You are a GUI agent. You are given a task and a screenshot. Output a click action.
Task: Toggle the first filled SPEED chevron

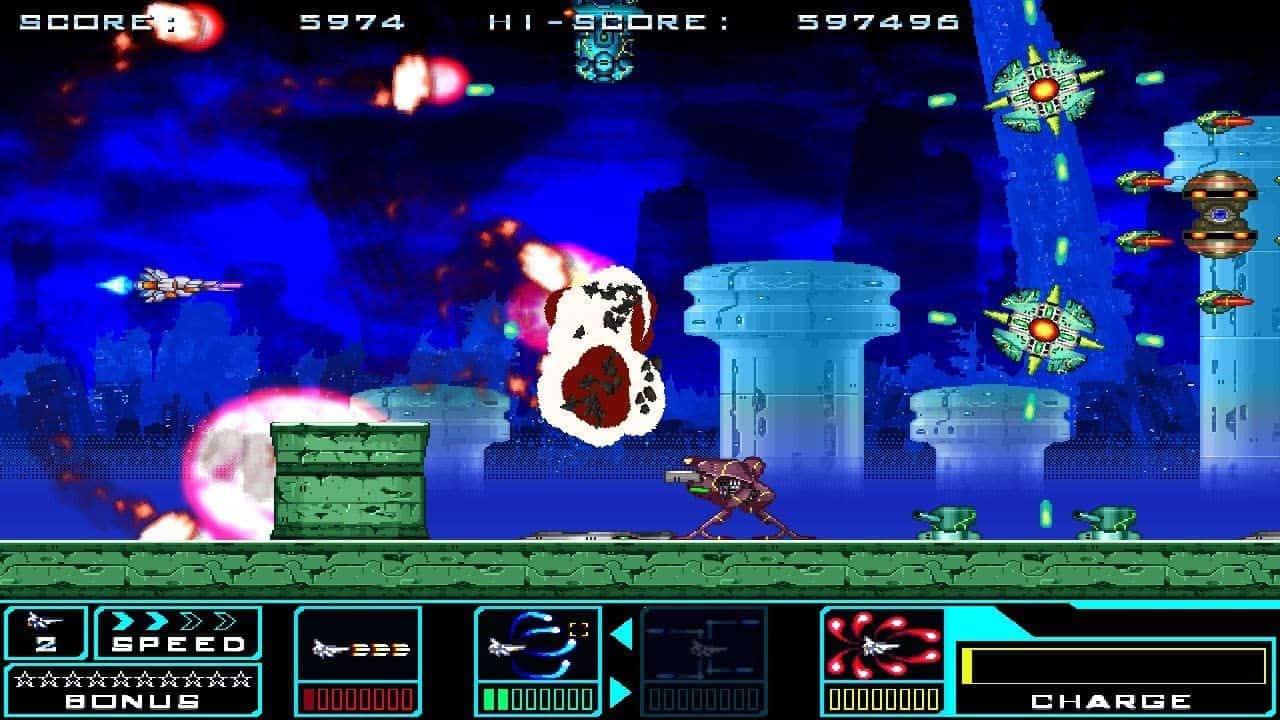[x=121, y=620]
